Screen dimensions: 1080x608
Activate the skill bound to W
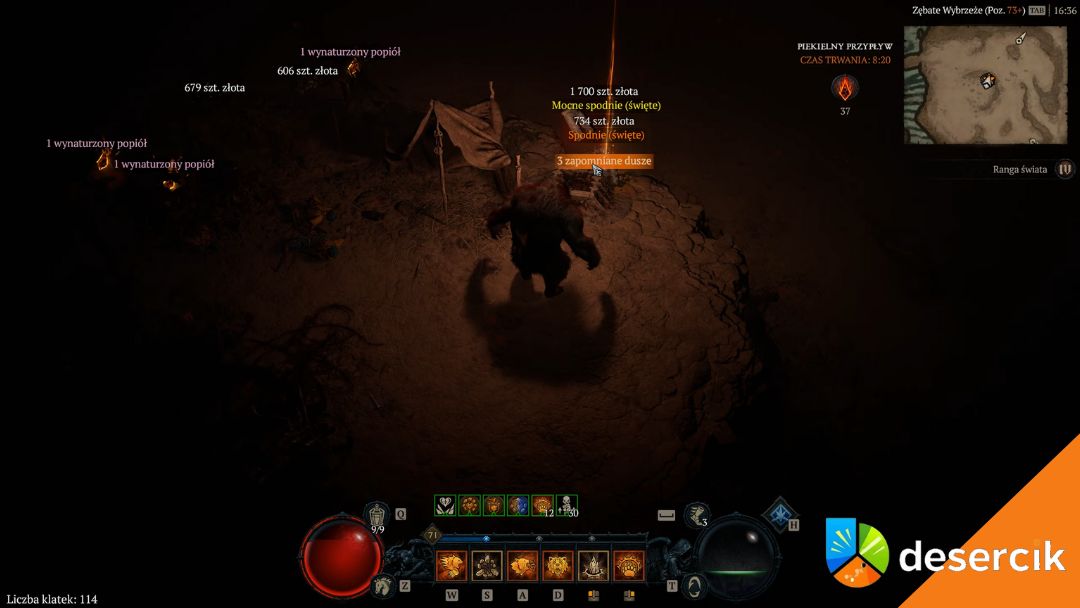(450, 567)
